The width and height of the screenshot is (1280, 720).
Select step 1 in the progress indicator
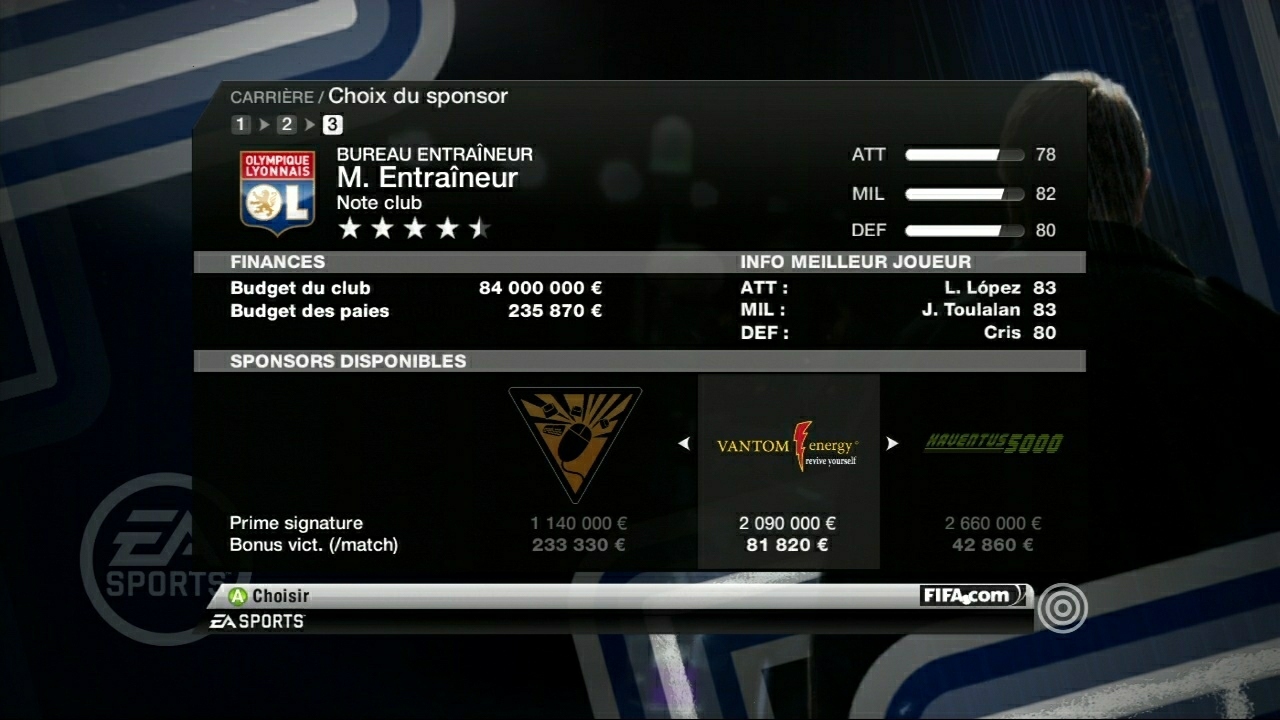tap(240, 124)
